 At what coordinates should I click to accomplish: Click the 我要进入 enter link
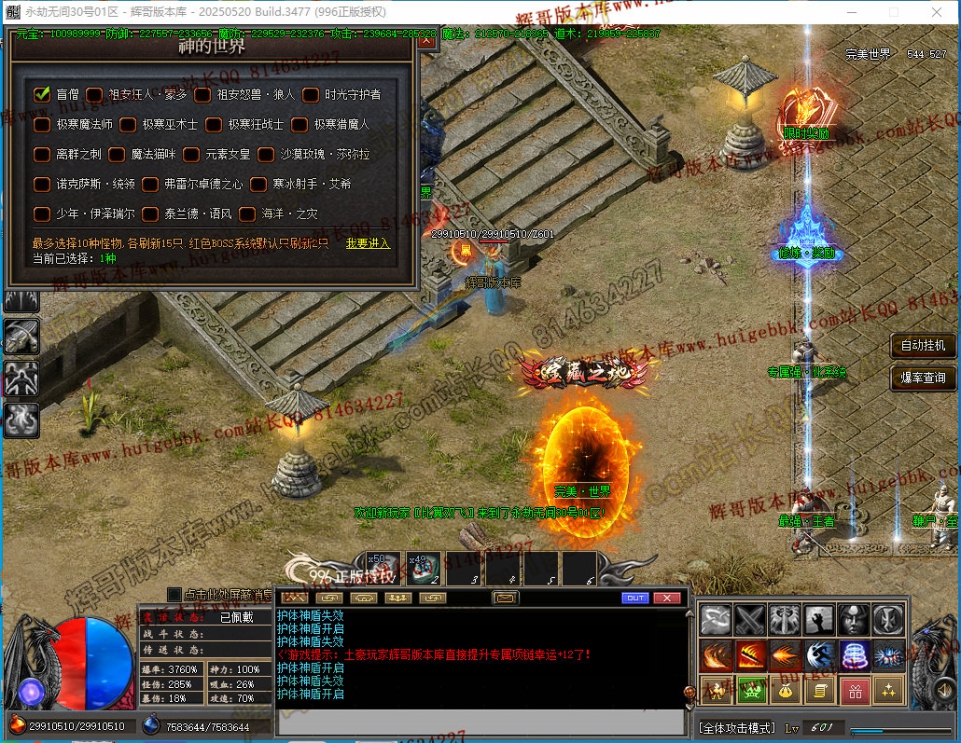(x=368, y=243)
